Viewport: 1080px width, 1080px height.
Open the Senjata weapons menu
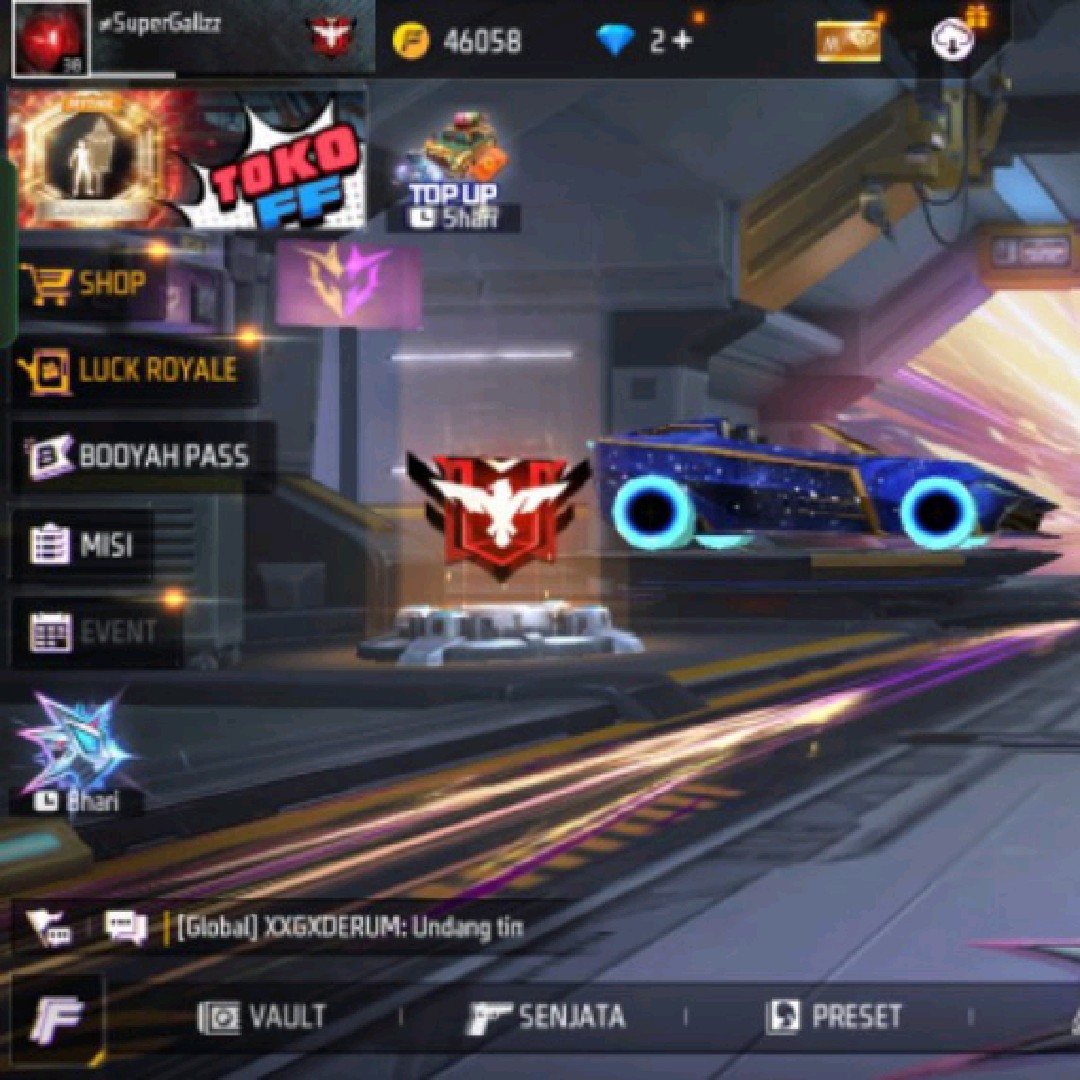click(546, 1017)
